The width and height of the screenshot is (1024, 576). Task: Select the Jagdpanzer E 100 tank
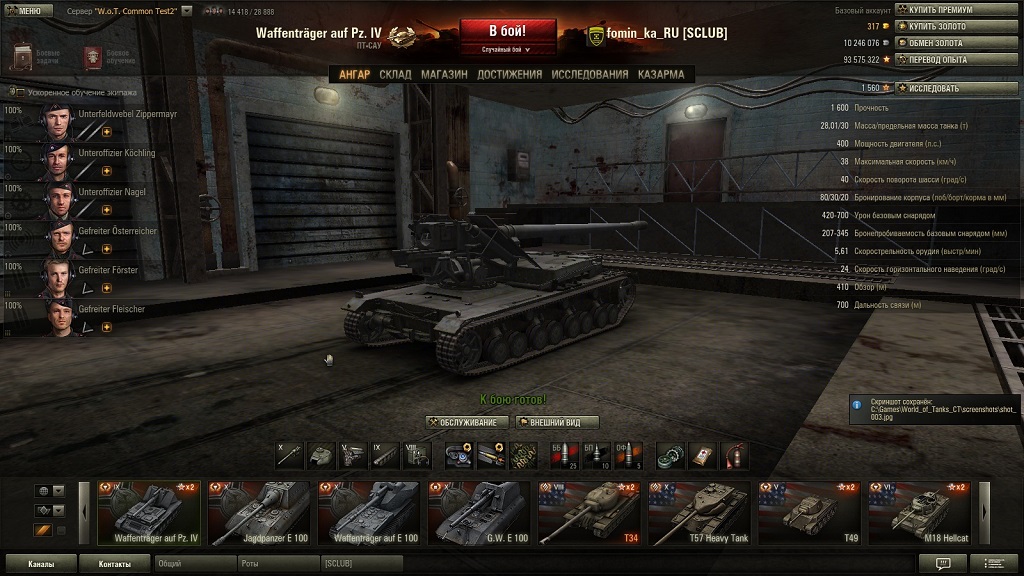pyautogui.click(x=262, y=513)
